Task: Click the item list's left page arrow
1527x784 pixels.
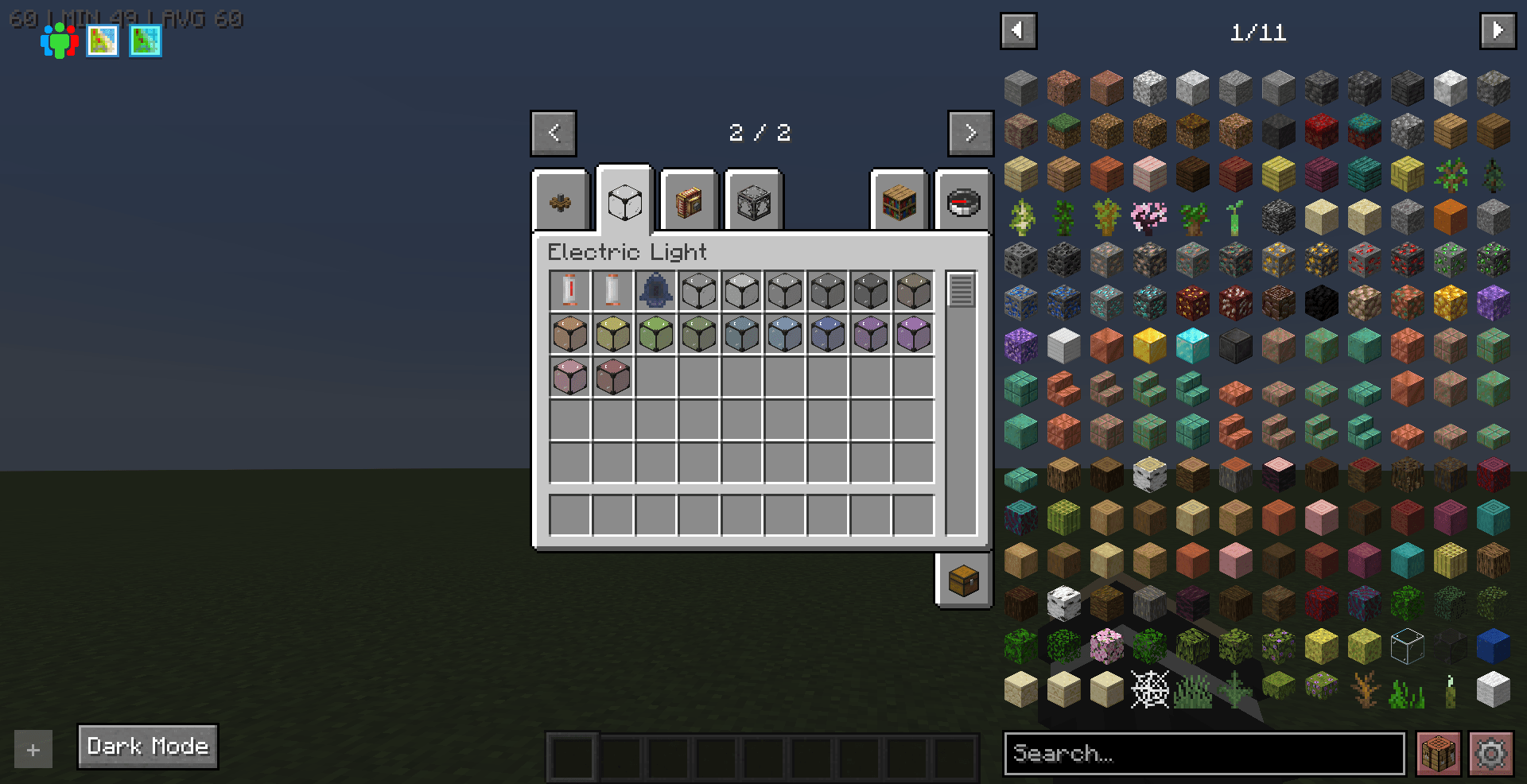Action: 1019,30
